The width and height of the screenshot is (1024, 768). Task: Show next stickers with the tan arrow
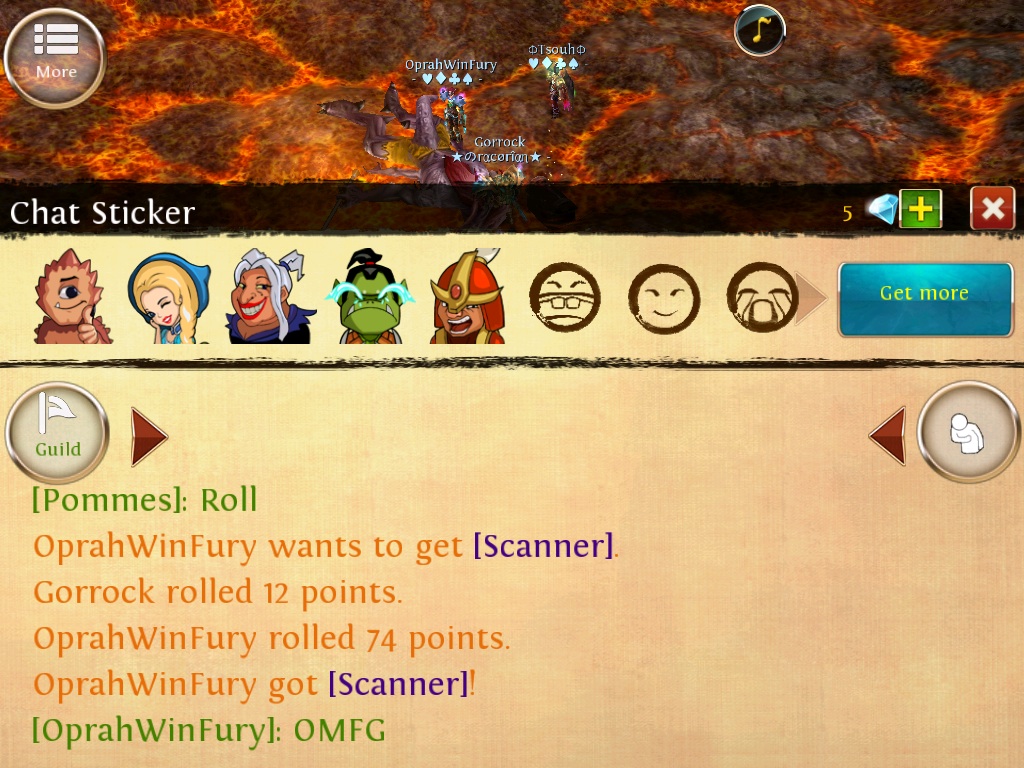(810, 298)
